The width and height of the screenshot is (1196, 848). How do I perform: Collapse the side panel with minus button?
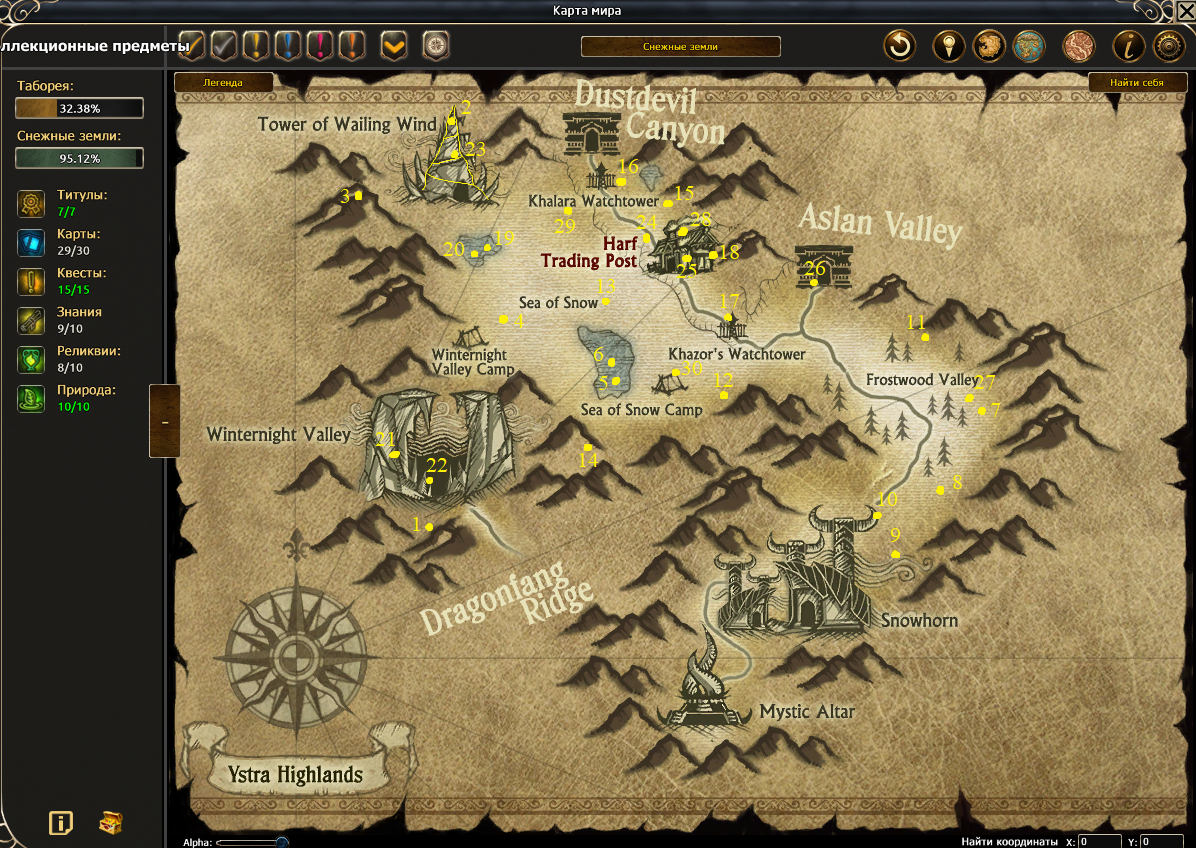coord(164,422)
